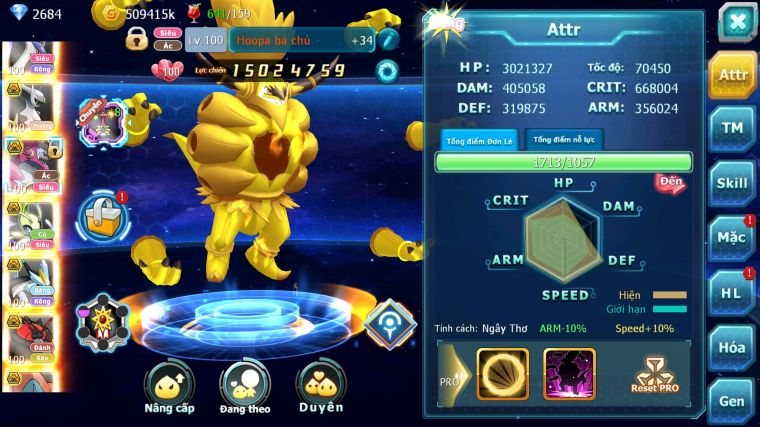The width and height of the screenshot is (760, 427).
Task: Click the red Đến button
Action: 669,183
